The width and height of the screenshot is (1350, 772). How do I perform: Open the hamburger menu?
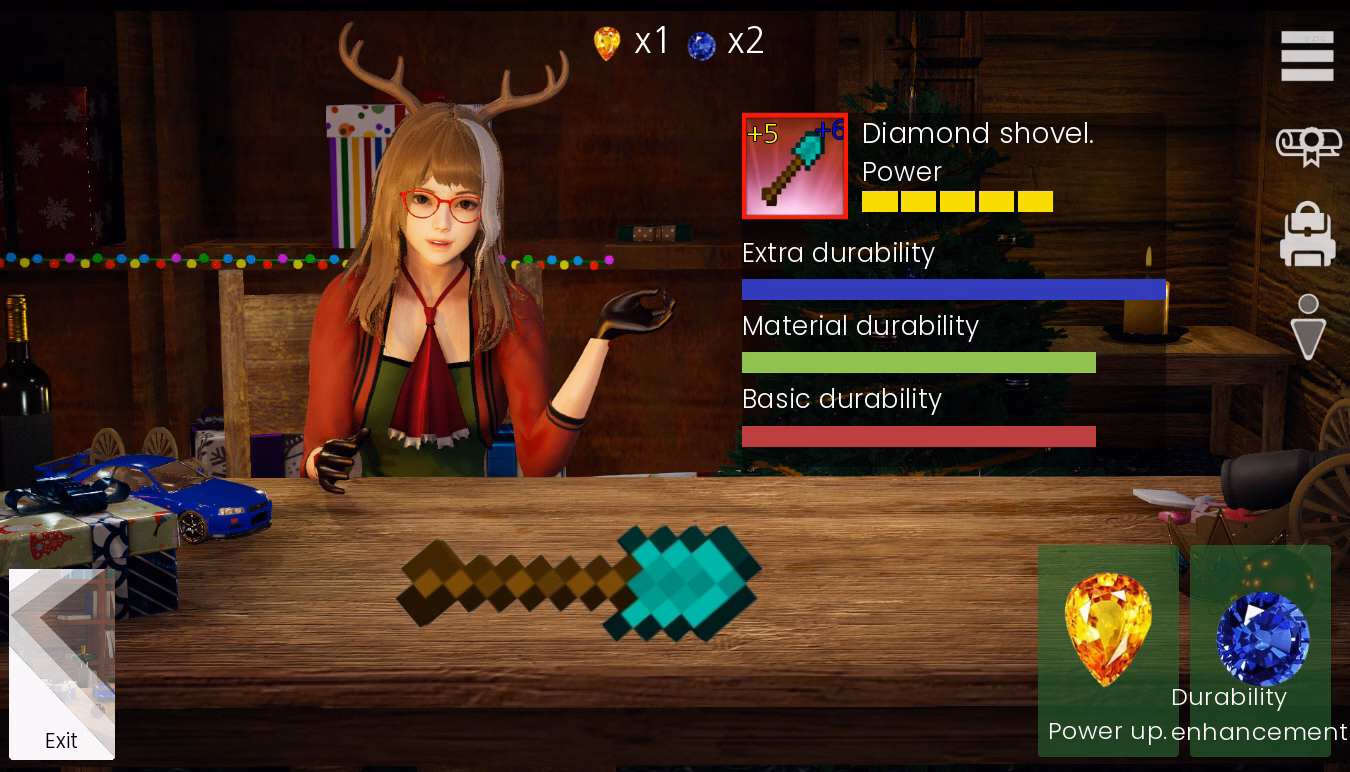[x=1306, y=56]
